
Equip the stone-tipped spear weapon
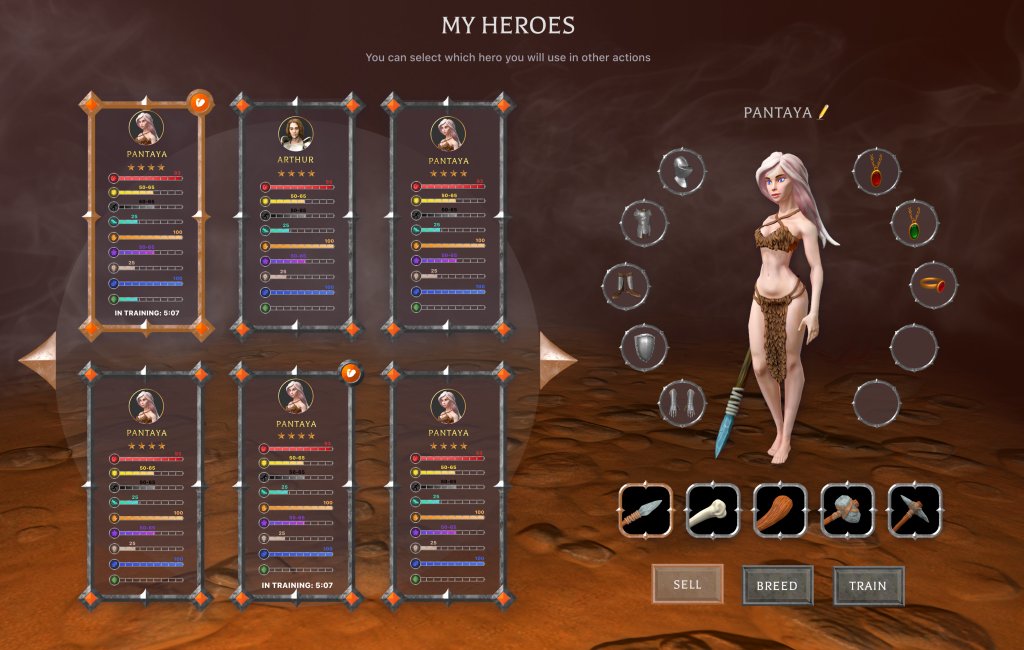(x=645, y=510)
